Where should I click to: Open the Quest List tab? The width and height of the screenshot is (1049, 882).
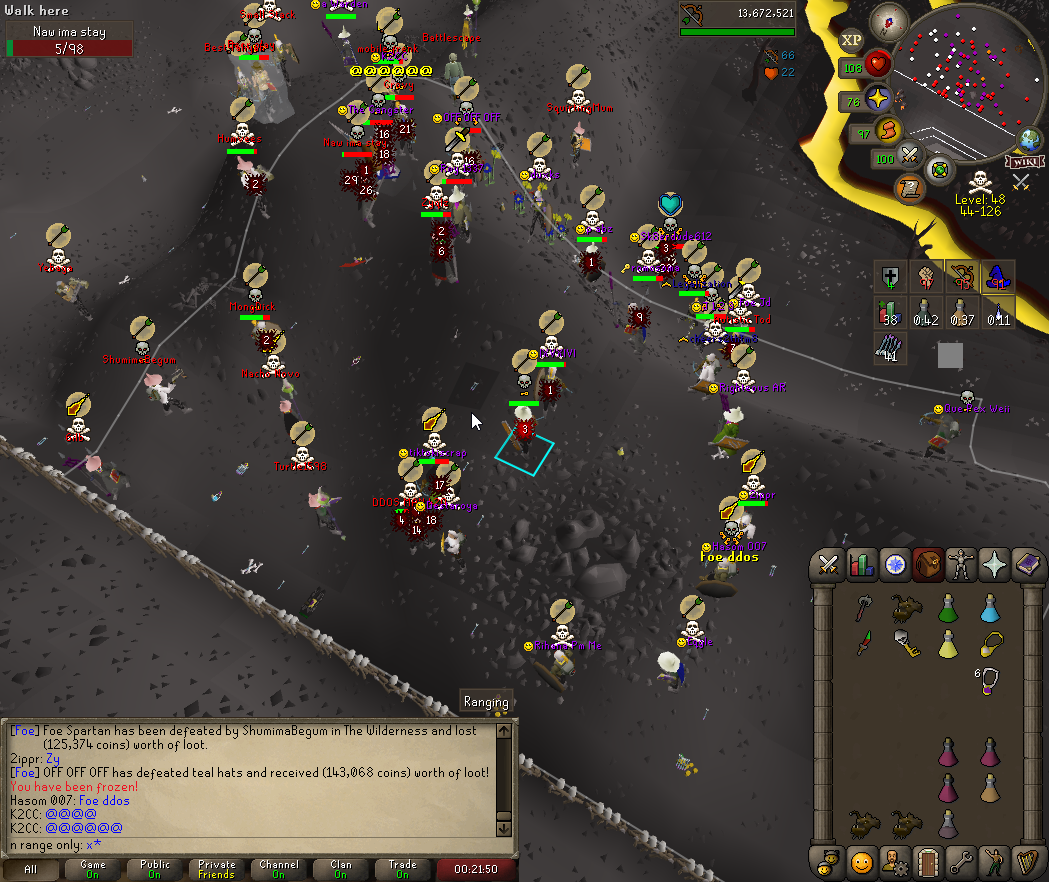click(x=893, y=565)
